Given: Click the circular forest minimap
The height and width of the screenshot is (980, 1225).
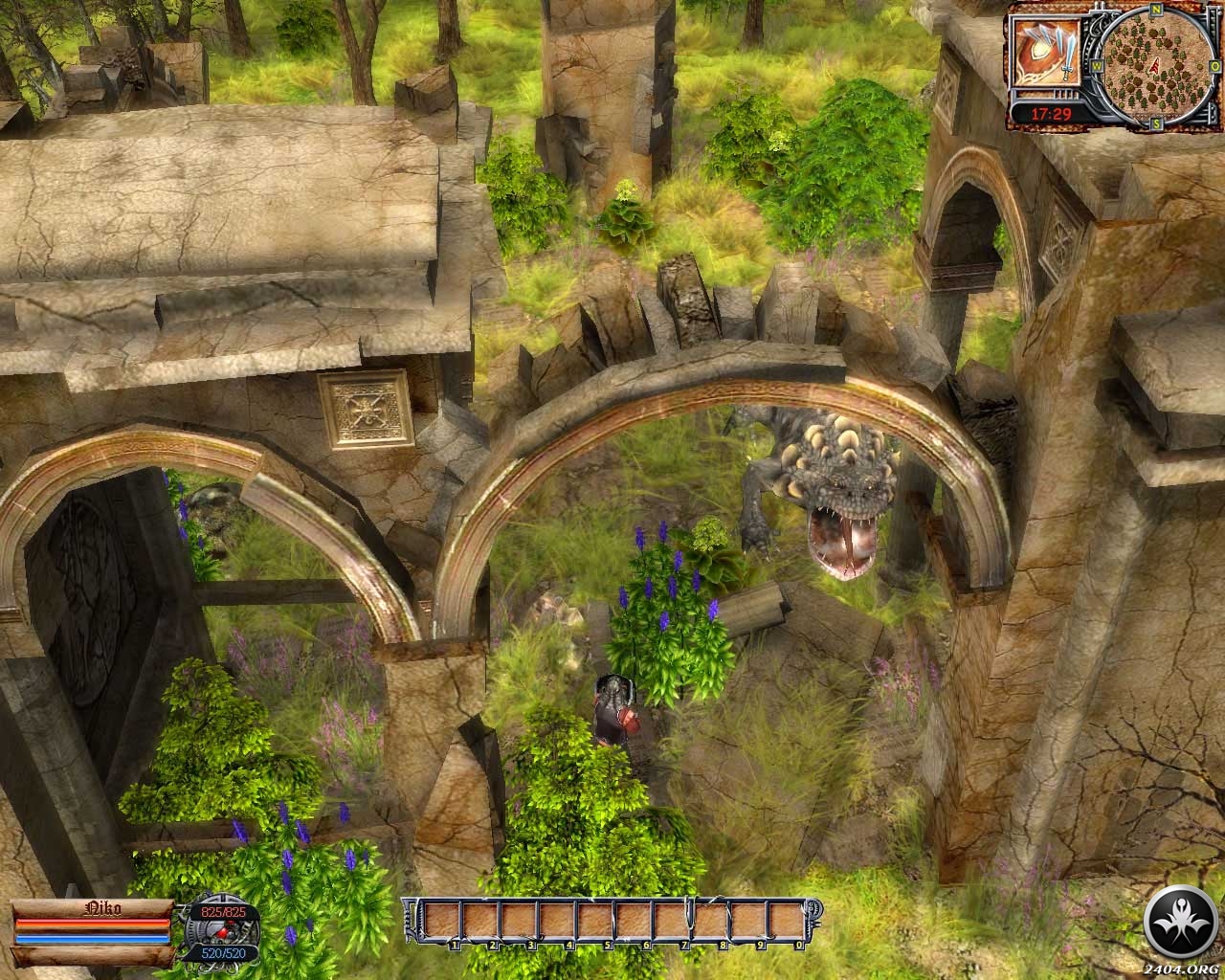Looking at the screenshot, I should 1155,64.
